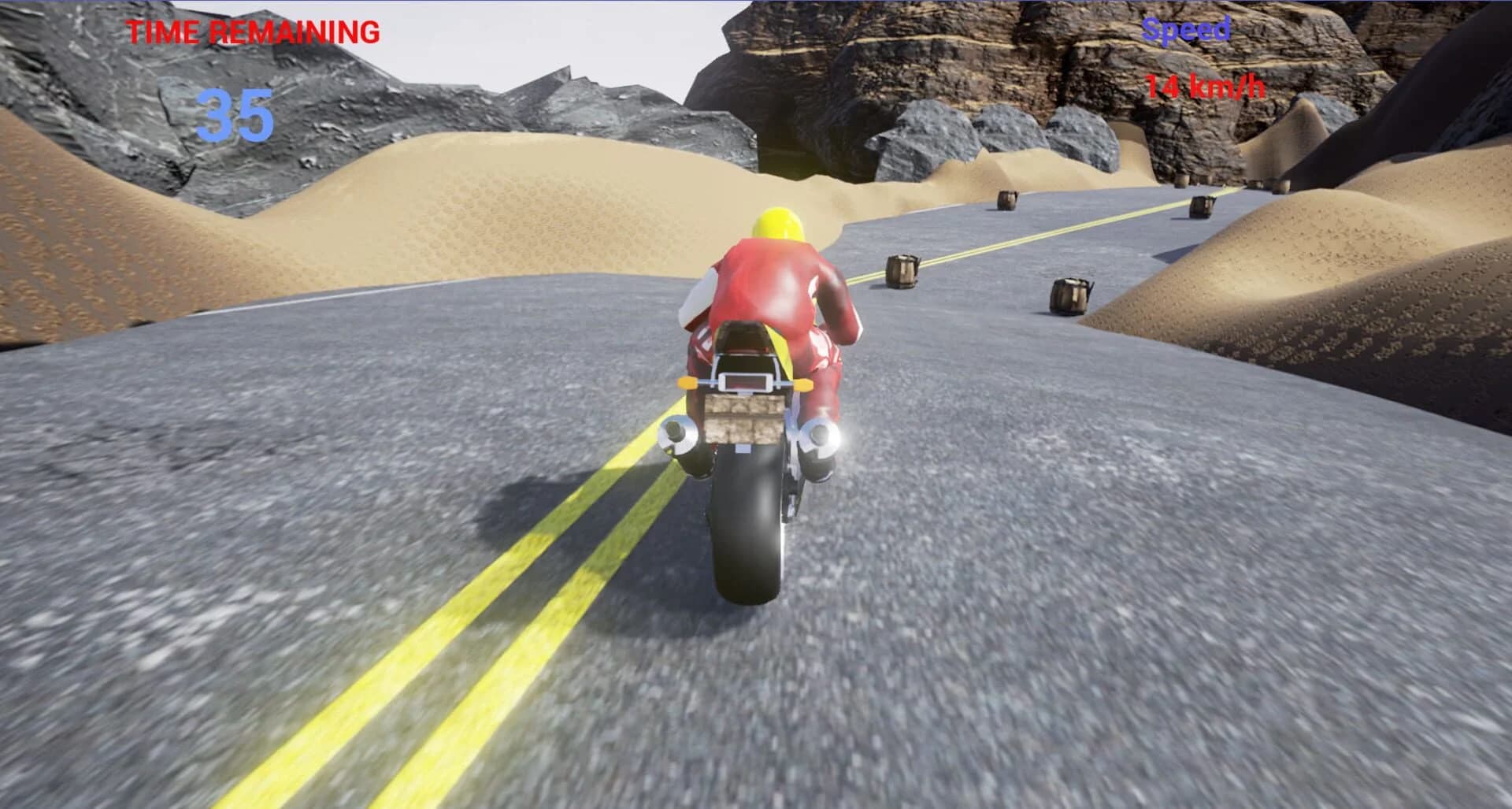This screenshot has height=809, width=1512.
Task: Click the 14 km/h speed readout
Action: click(1209, 87)
